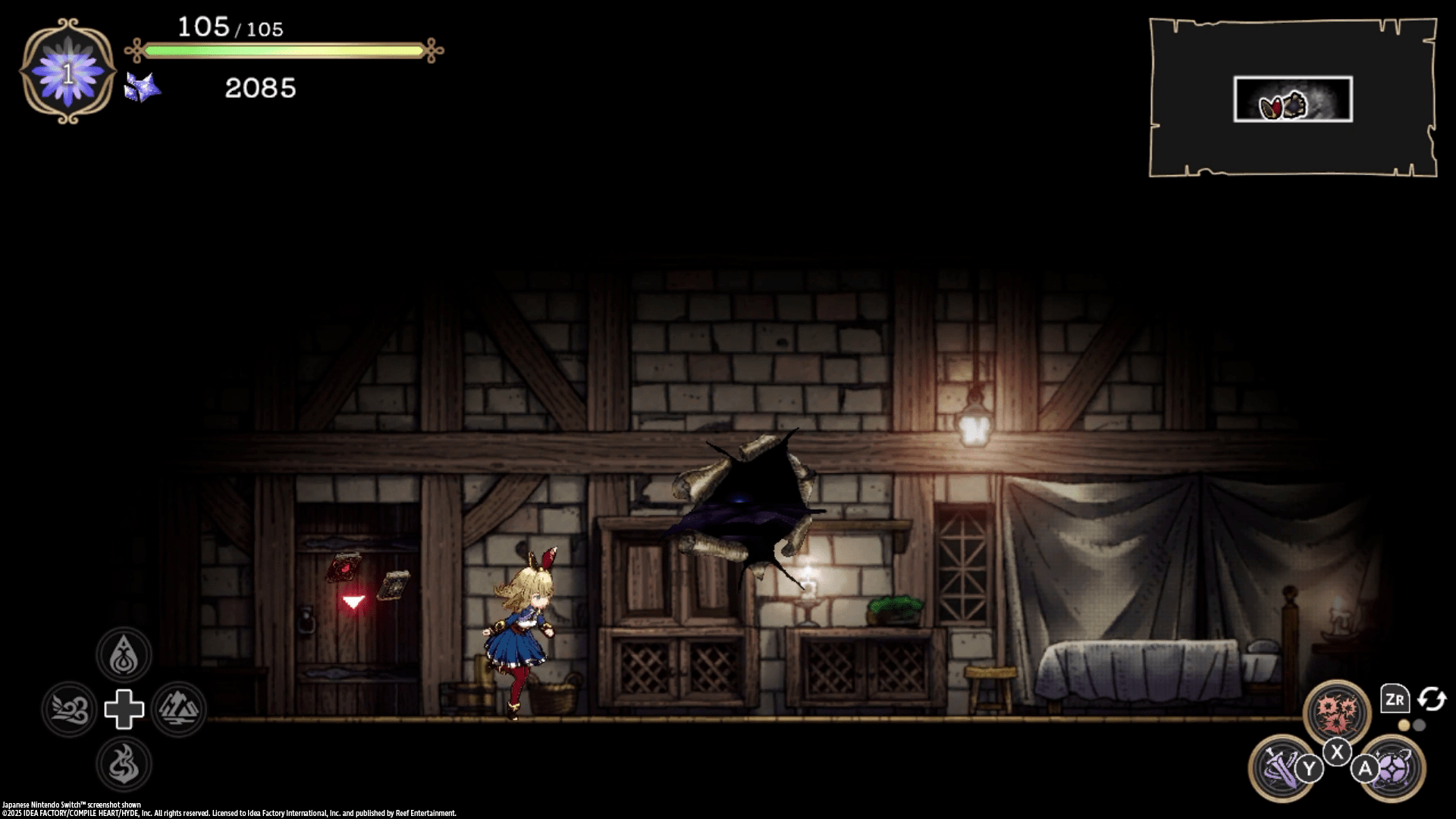The image size is (1456, 819).
Task: Click the green health bar
Action: click(x=284, y=51)
